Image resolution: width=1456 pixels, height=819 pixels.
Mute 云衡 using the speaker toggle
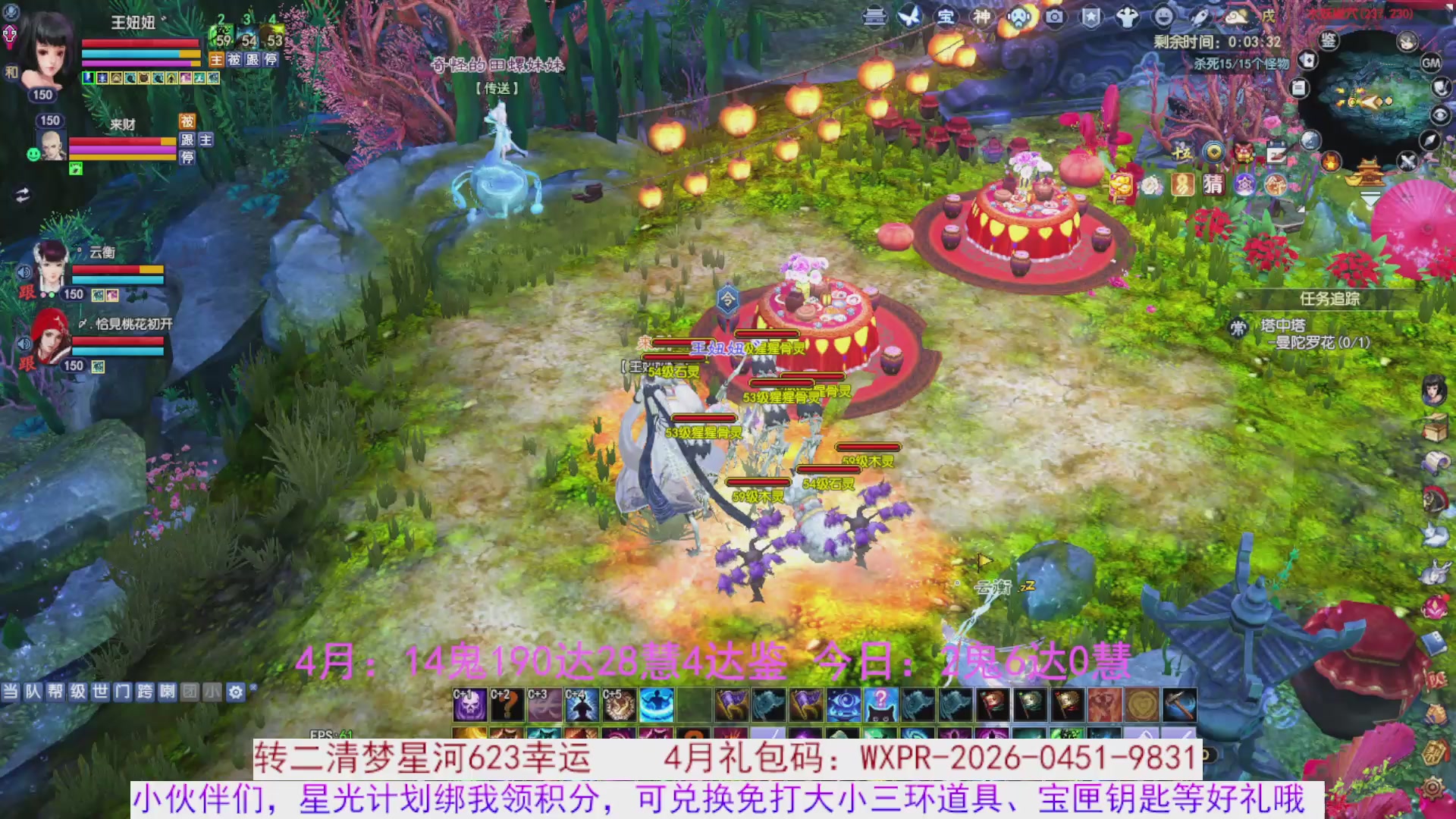(24, 271)
